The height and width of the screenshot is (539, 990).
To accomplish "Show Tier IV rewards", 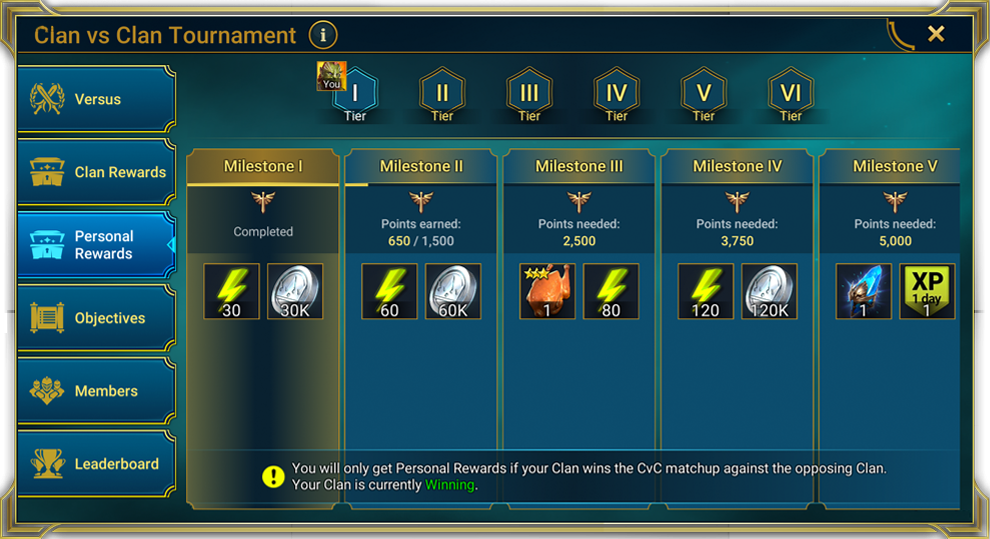I will [616, 94].
